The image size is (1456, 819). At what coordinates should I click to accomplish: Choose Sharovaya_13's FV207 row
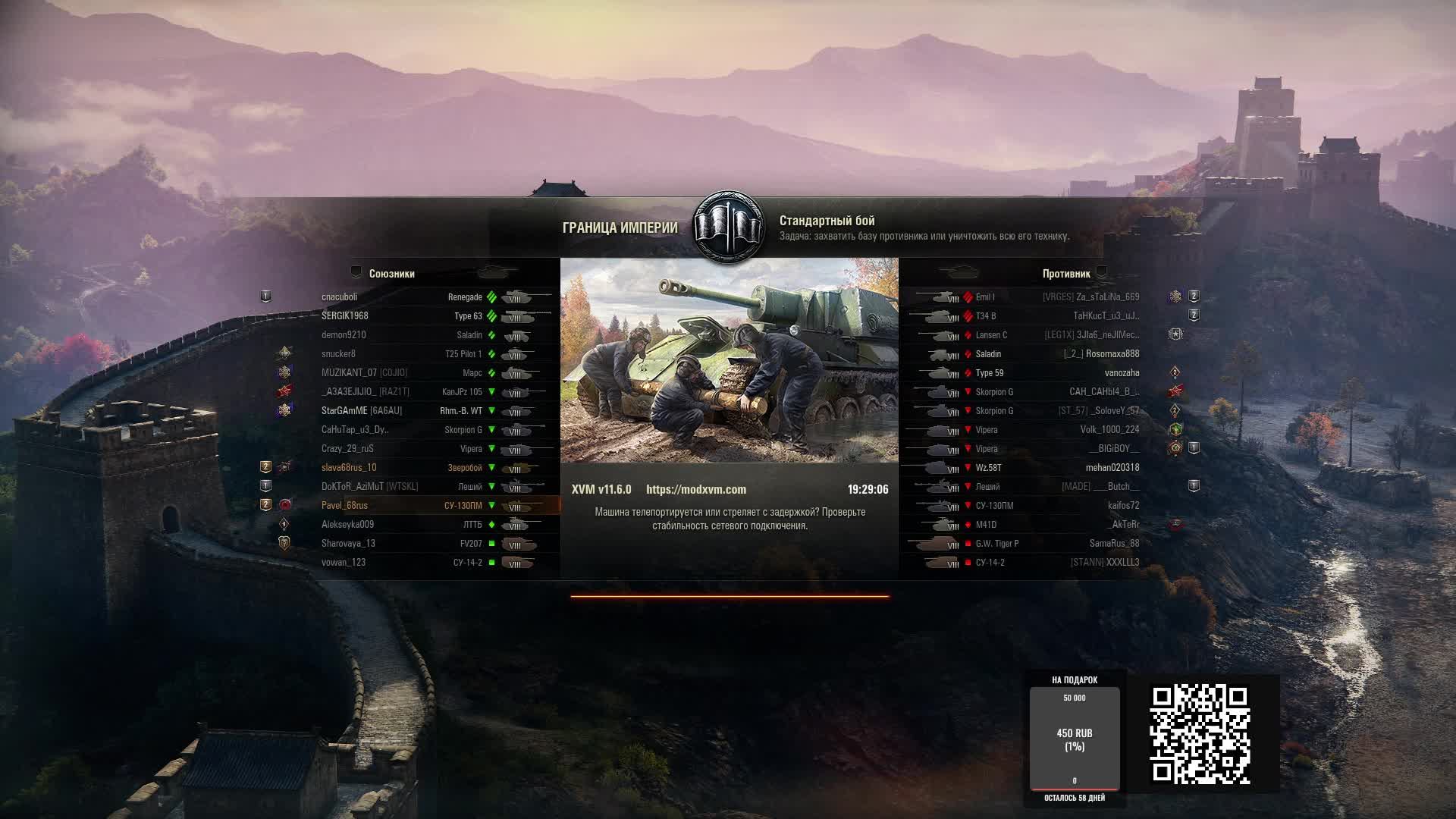(348, 544)
